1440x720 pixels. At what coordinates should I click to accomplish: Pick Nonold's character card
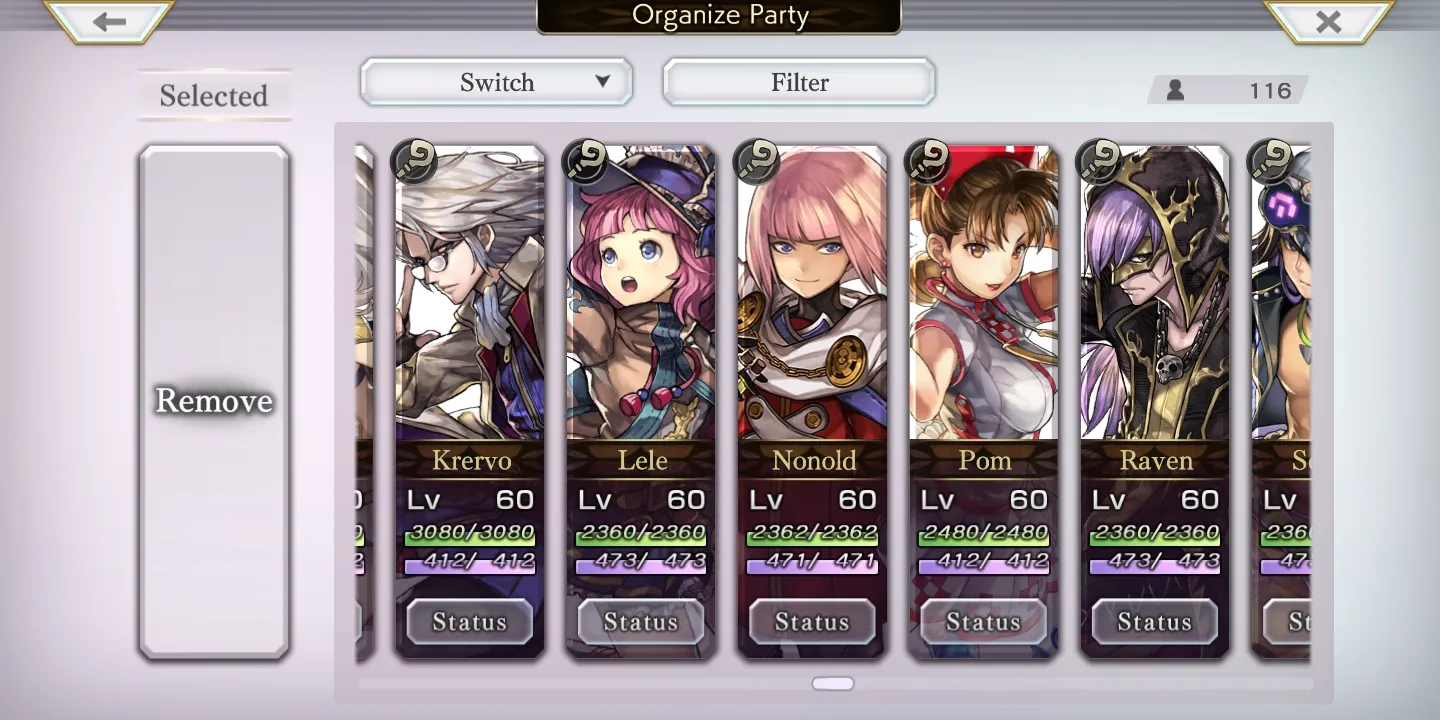pos(812,300)
